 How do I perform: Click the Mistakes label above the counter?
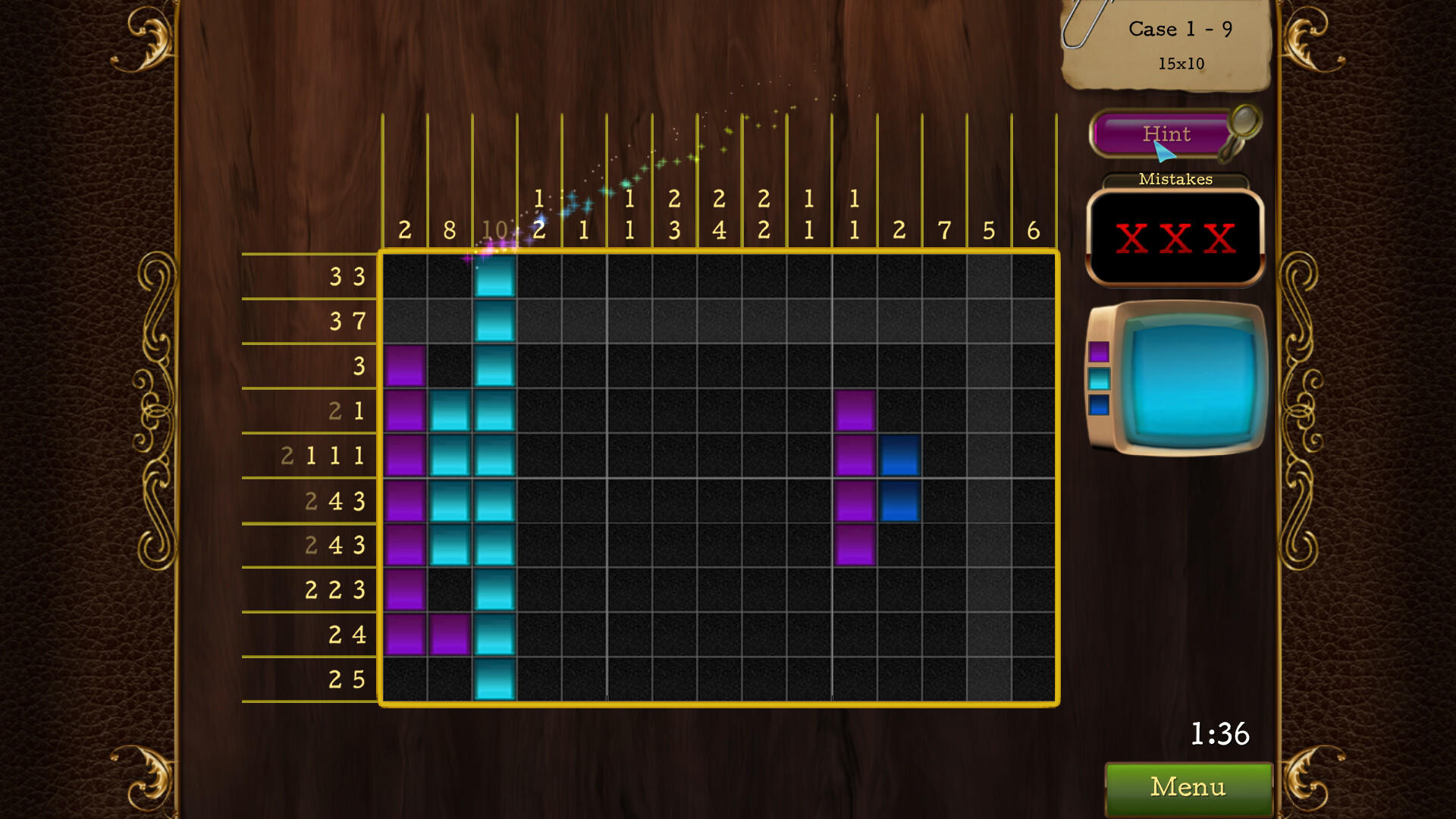point(1175,179)
